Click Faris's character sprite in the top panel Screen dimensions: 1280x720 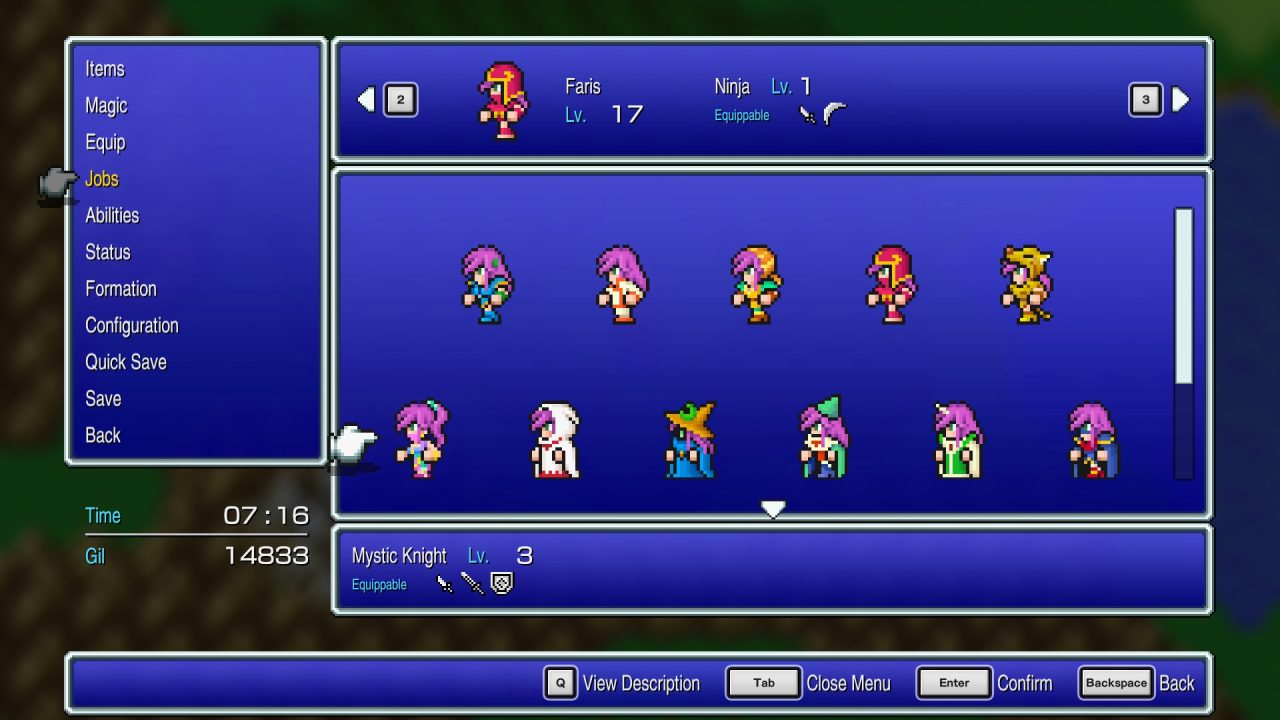(x=503, y=100)
